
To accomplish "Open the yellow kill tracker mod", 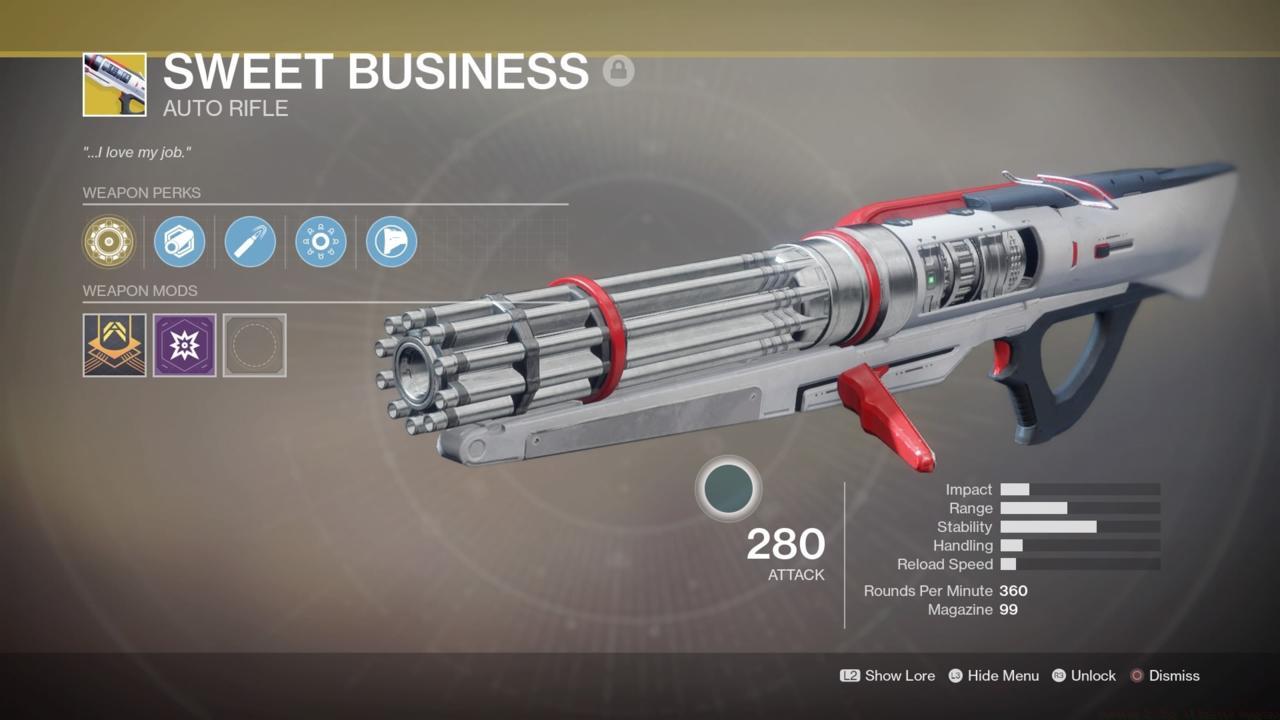I will (114, 345).
